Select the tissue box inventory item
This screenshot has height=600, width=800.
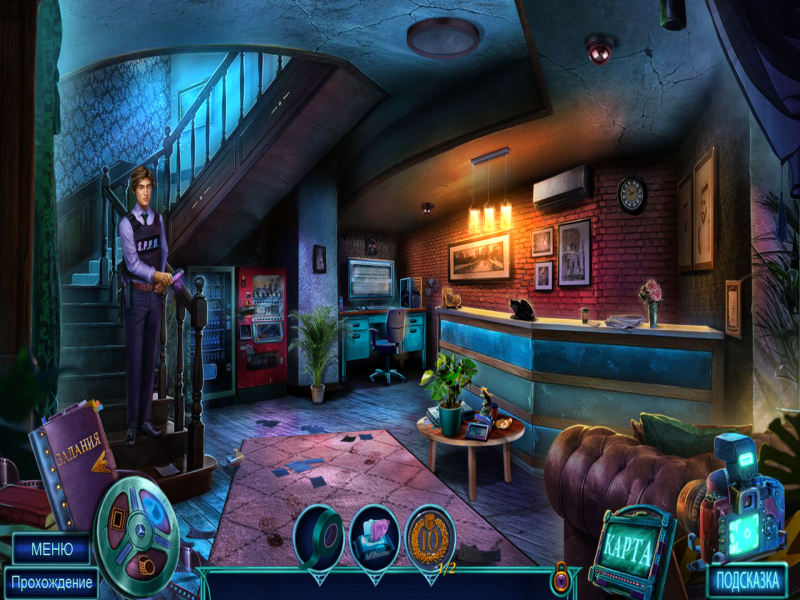click(x=375, y=538)
